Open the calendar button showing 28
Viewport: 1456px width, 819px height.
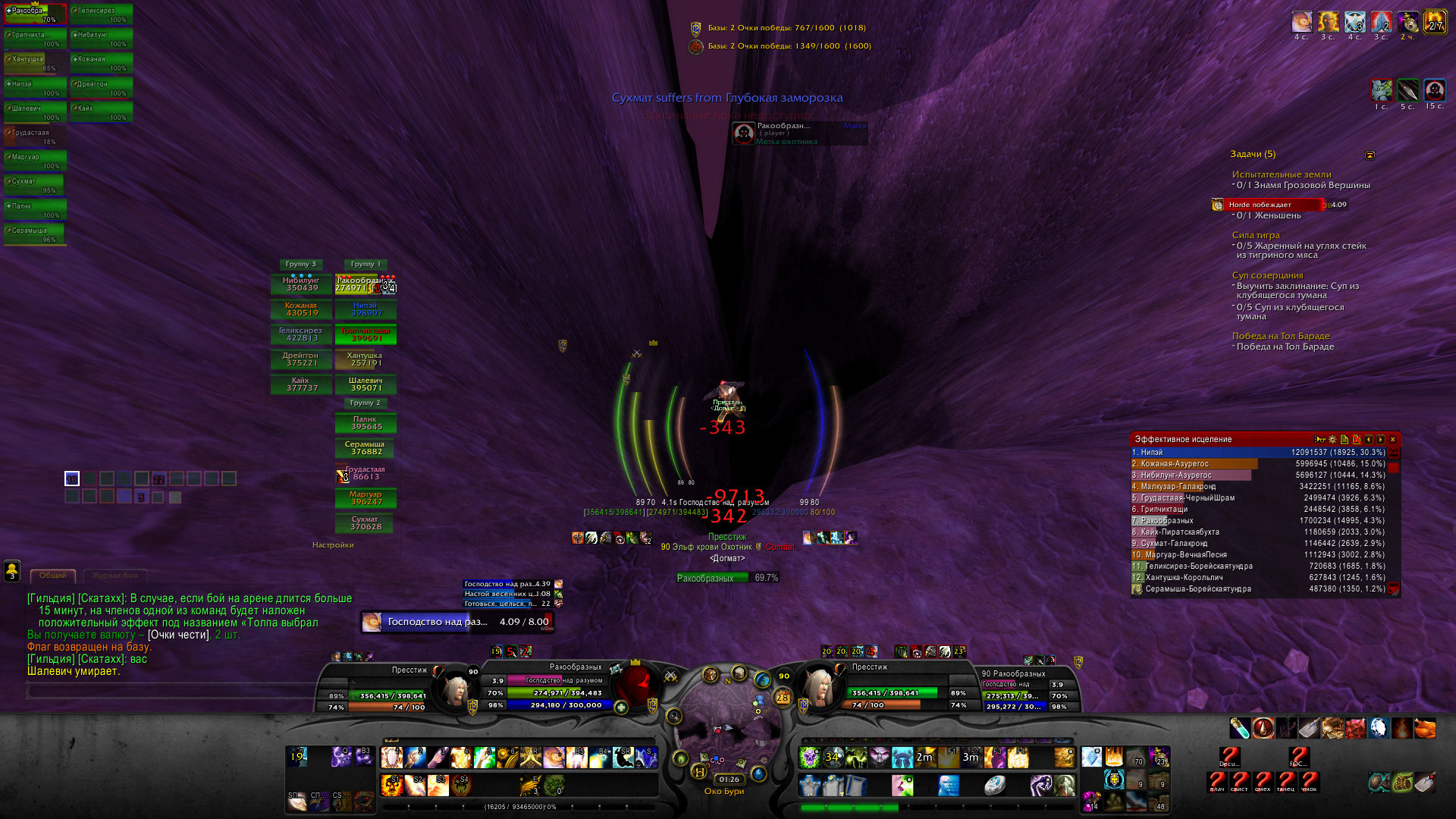783,697
